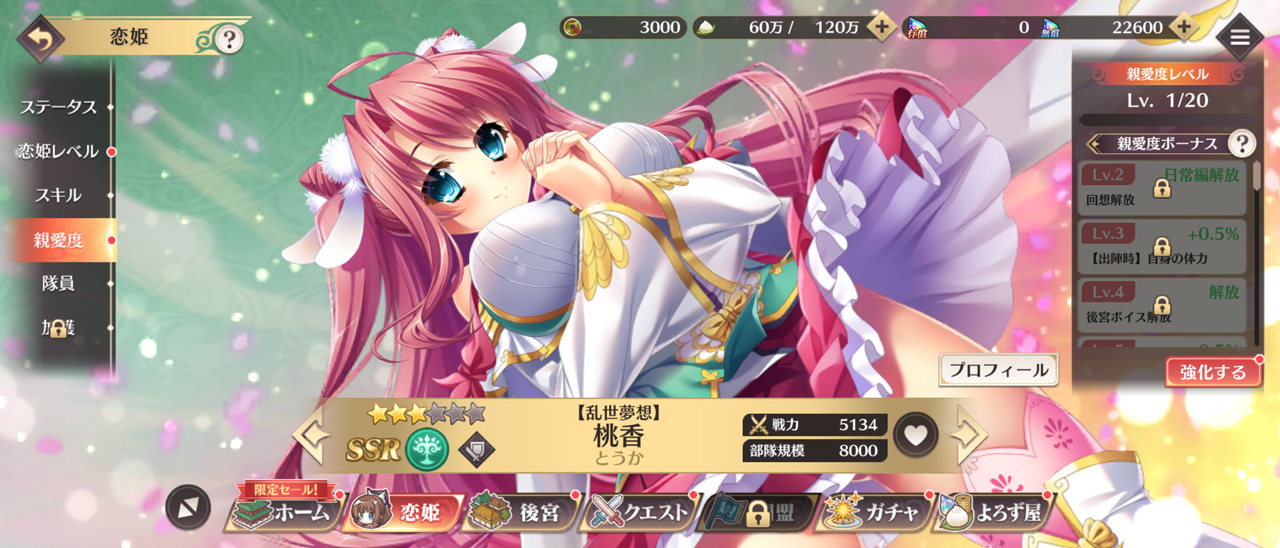Toggle the heart favorite button
1280x548 pixels.
point(916,435)
